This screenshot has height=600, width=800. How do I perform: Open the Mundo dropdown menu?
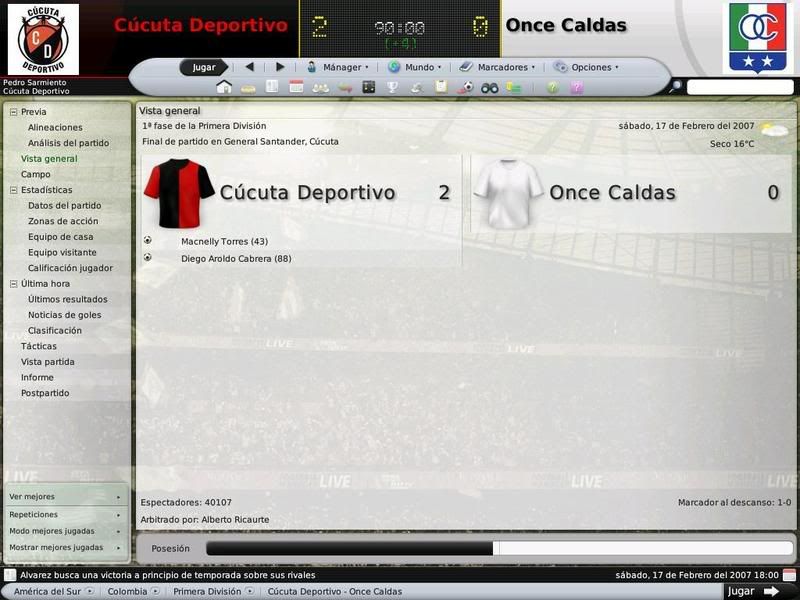tap(414, 67)
